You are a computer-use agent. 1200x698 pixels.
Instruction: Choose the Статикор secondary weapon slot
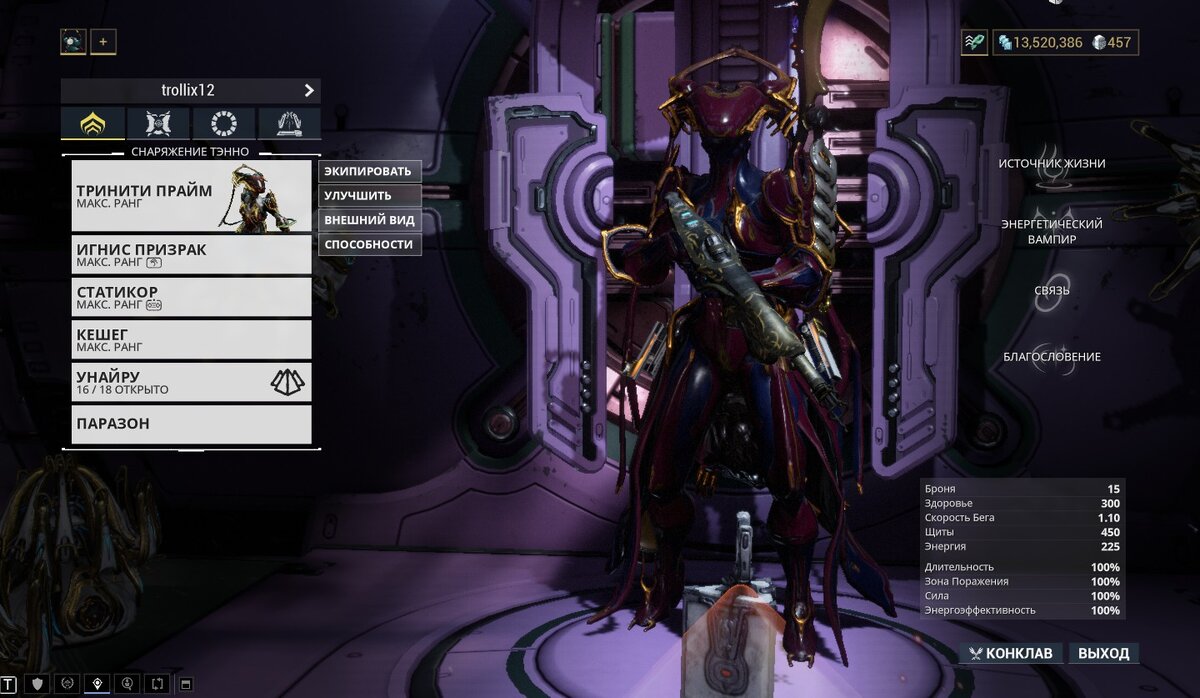pos(191,297)
